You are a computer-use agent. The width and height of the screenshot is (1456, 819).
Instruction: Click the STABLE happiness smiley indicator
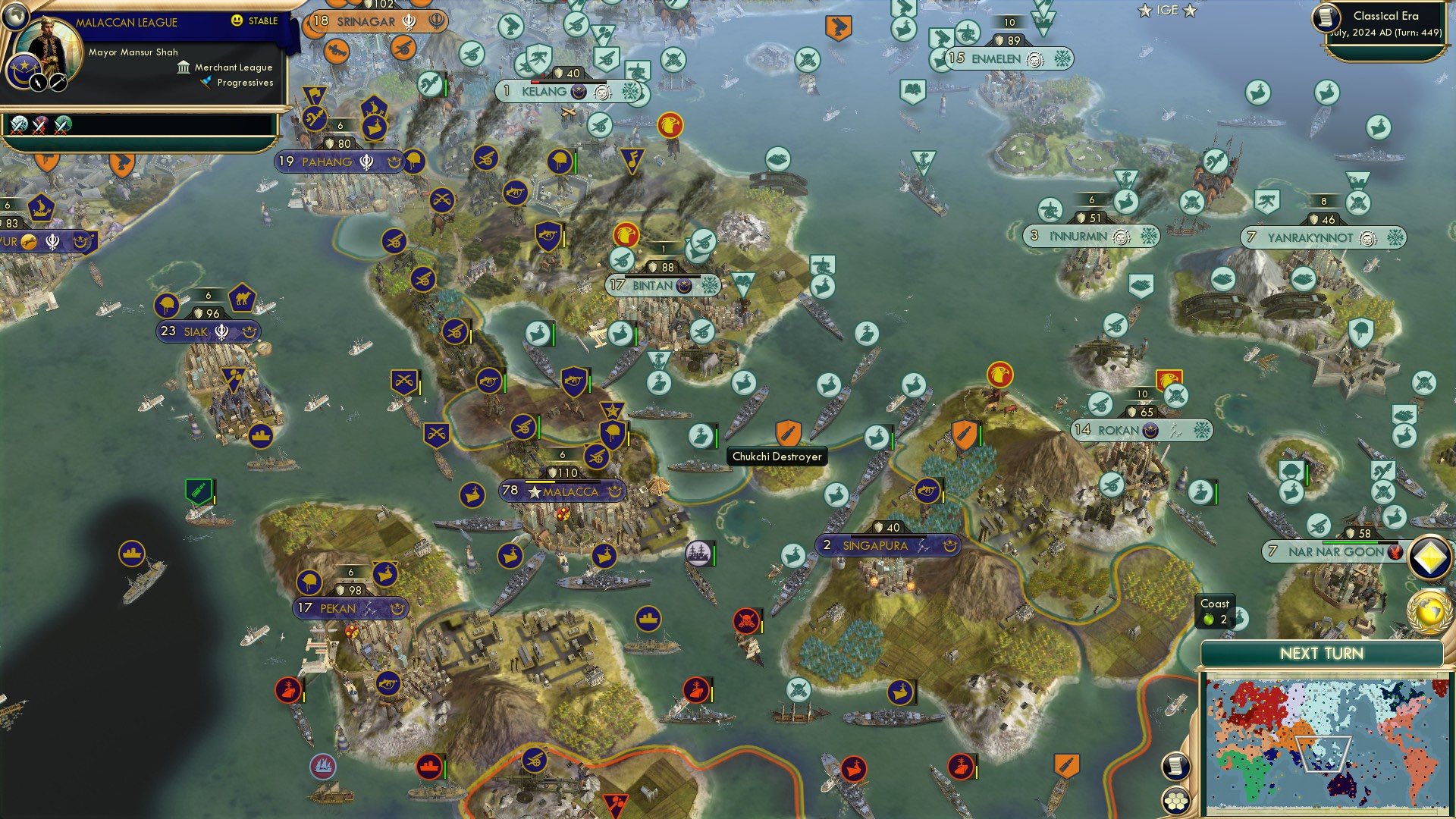[237, 21]
